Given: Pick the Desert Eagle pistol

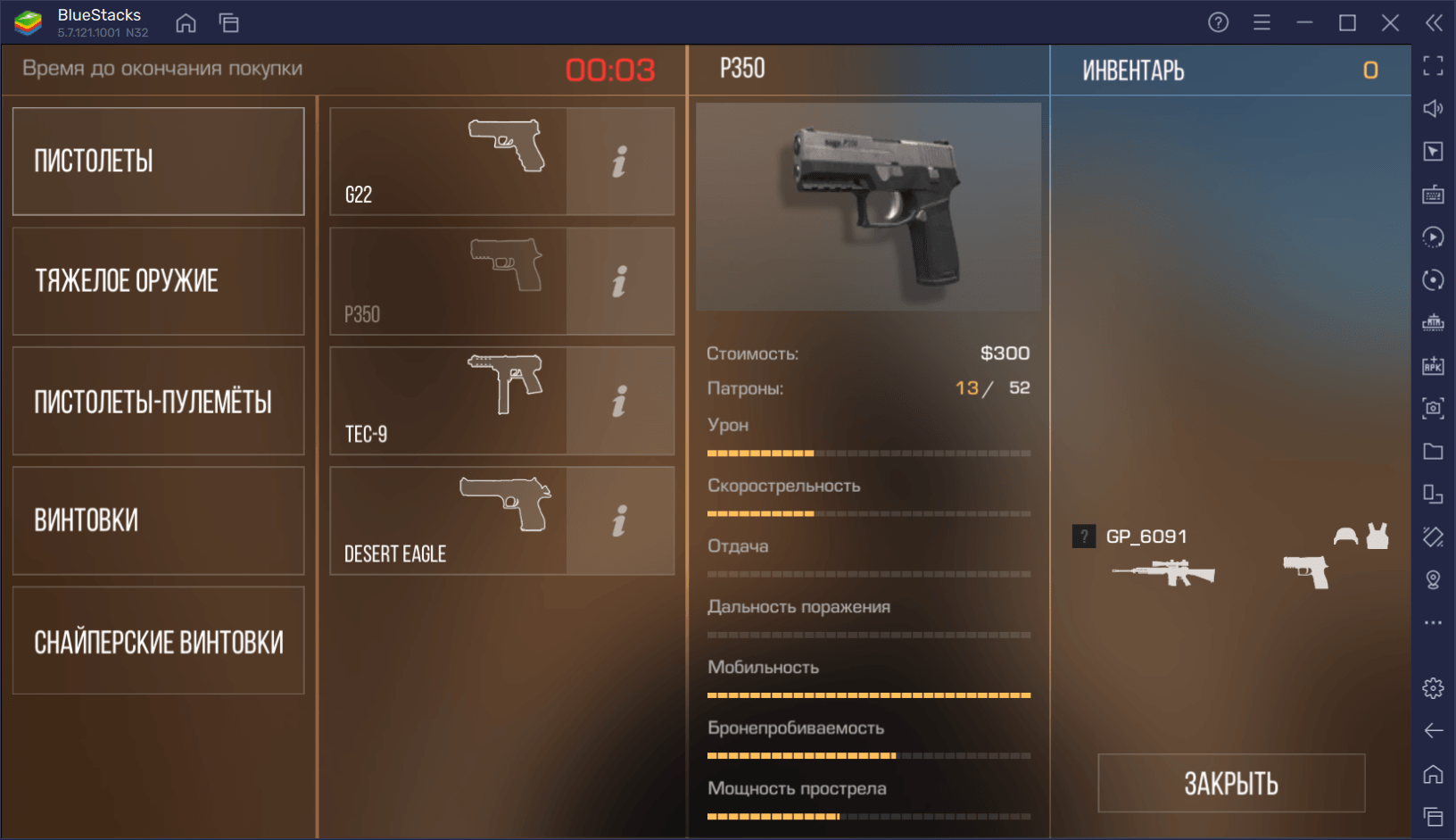Looking at the screenshot, I should 448,520.
